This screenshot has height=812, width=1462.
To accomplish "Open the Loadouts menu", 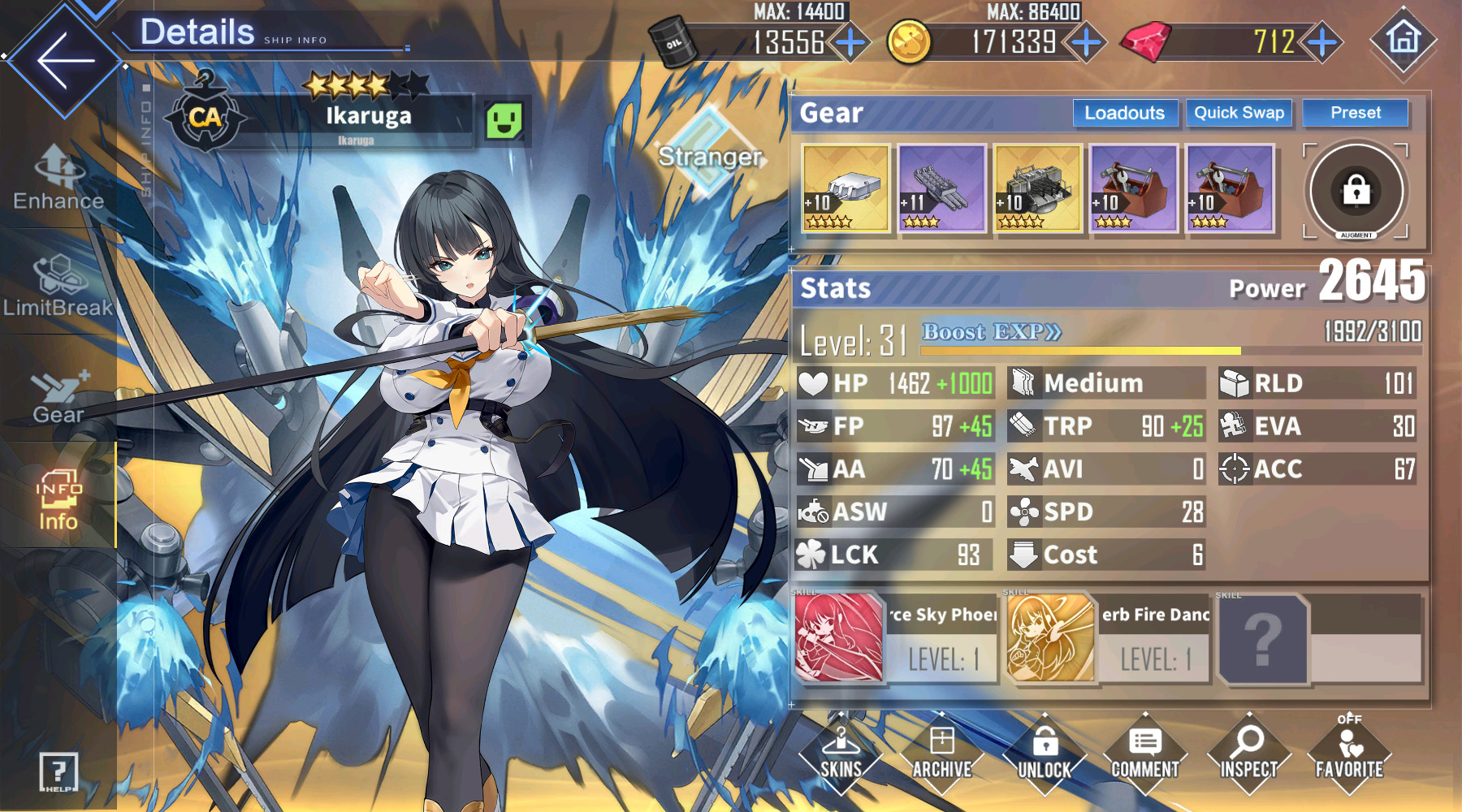I will pyautogui.click(x=1124, y=113).
